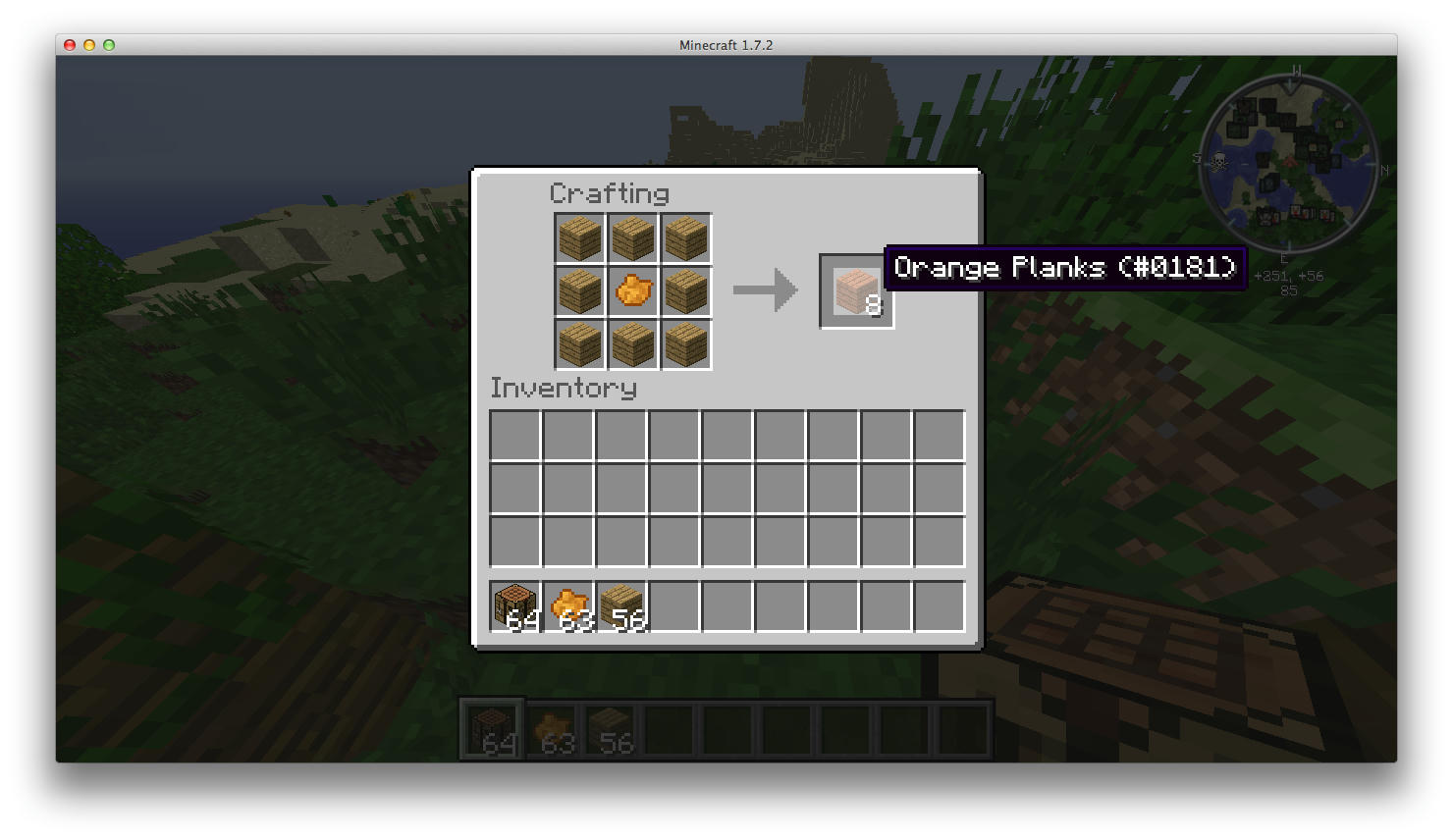Select the crafting table in the hotbar
Viewport: 1453px width, 840px height.
[490, 727]
